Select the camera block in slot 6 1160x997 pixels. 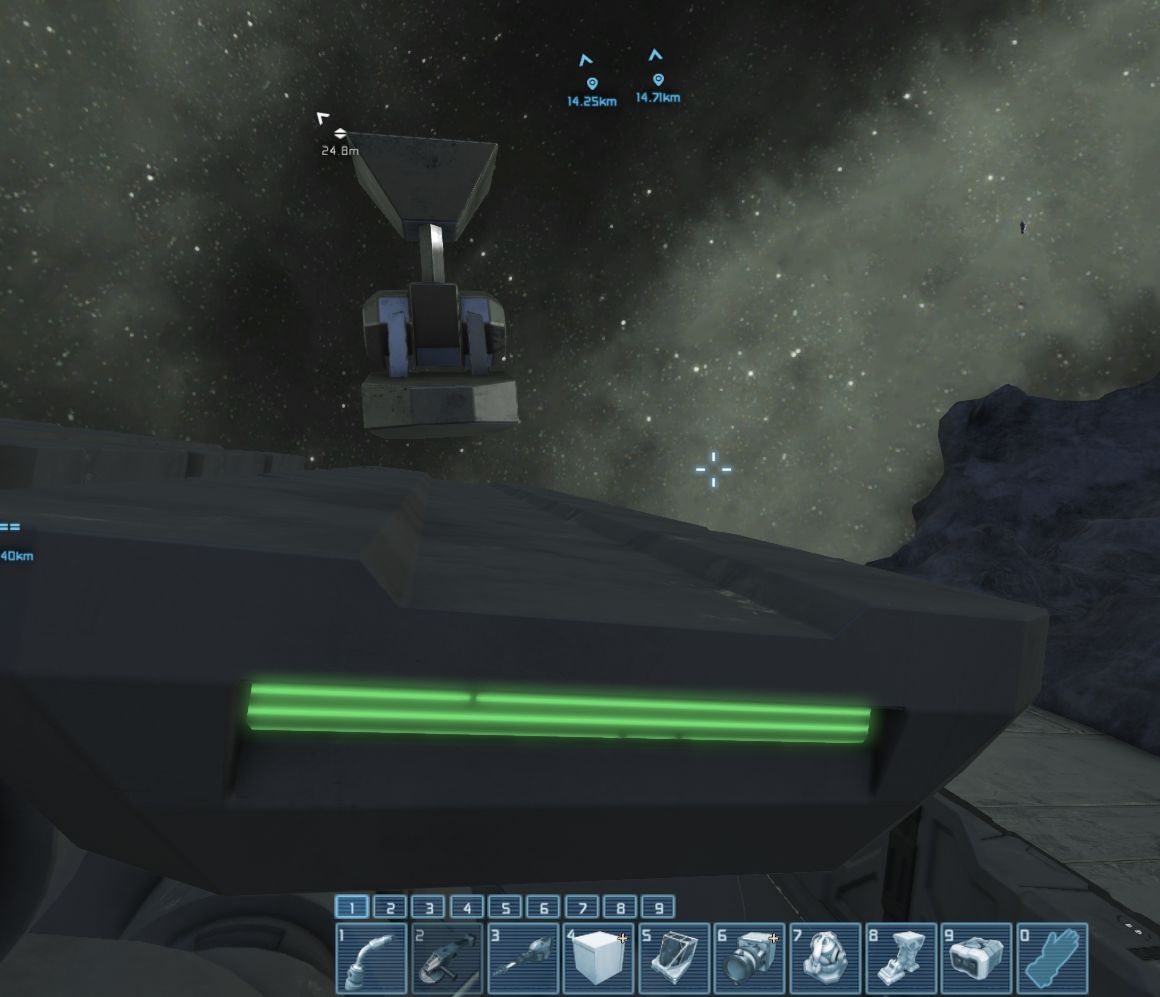pos(751,958)
